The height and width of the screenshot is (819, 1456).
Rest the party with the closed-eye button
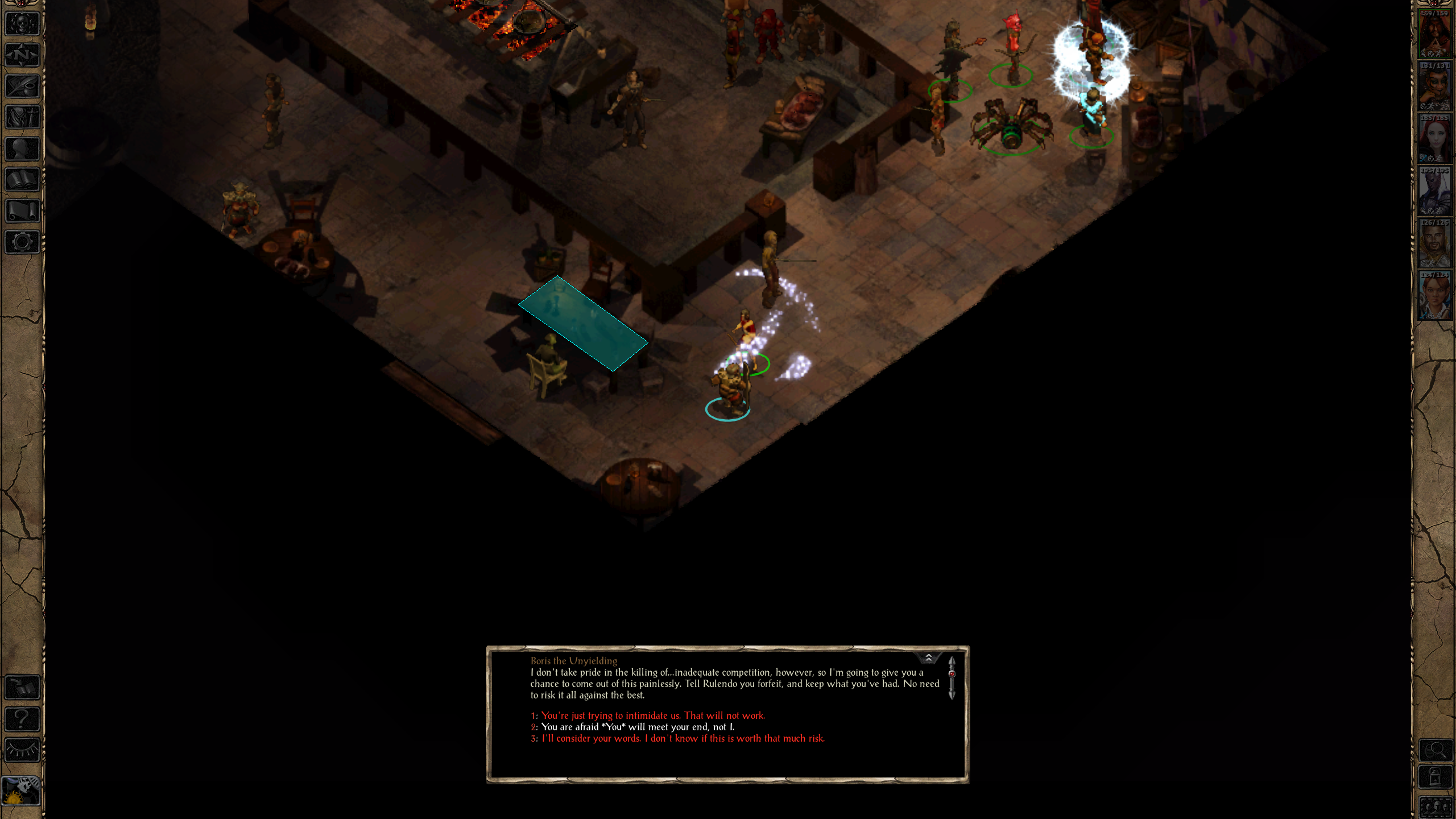pyautogui.click(x=22, y=750)
